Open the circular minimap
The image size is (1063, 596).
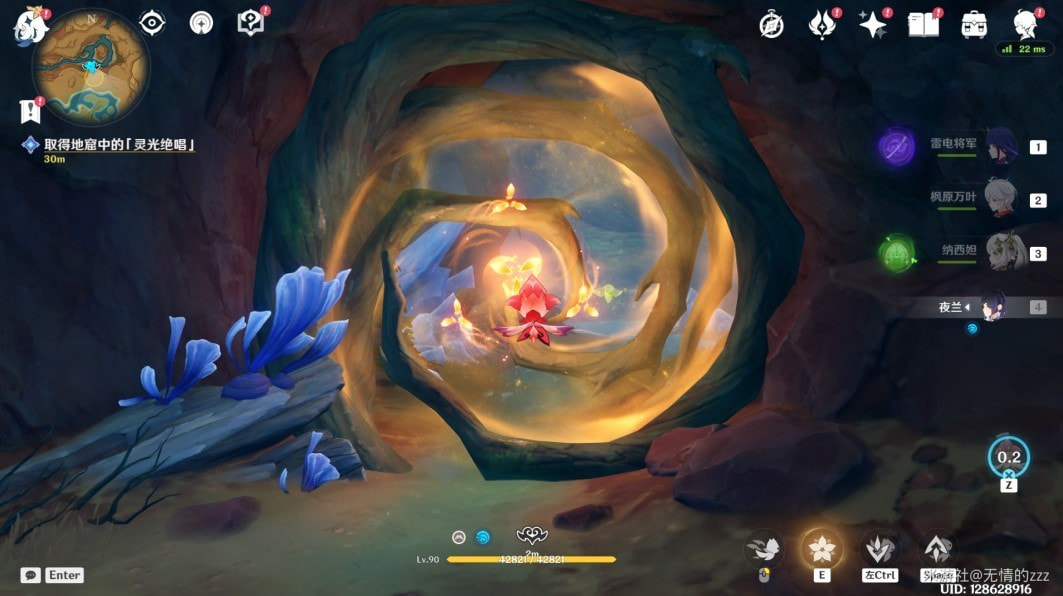tap(91, 67)
